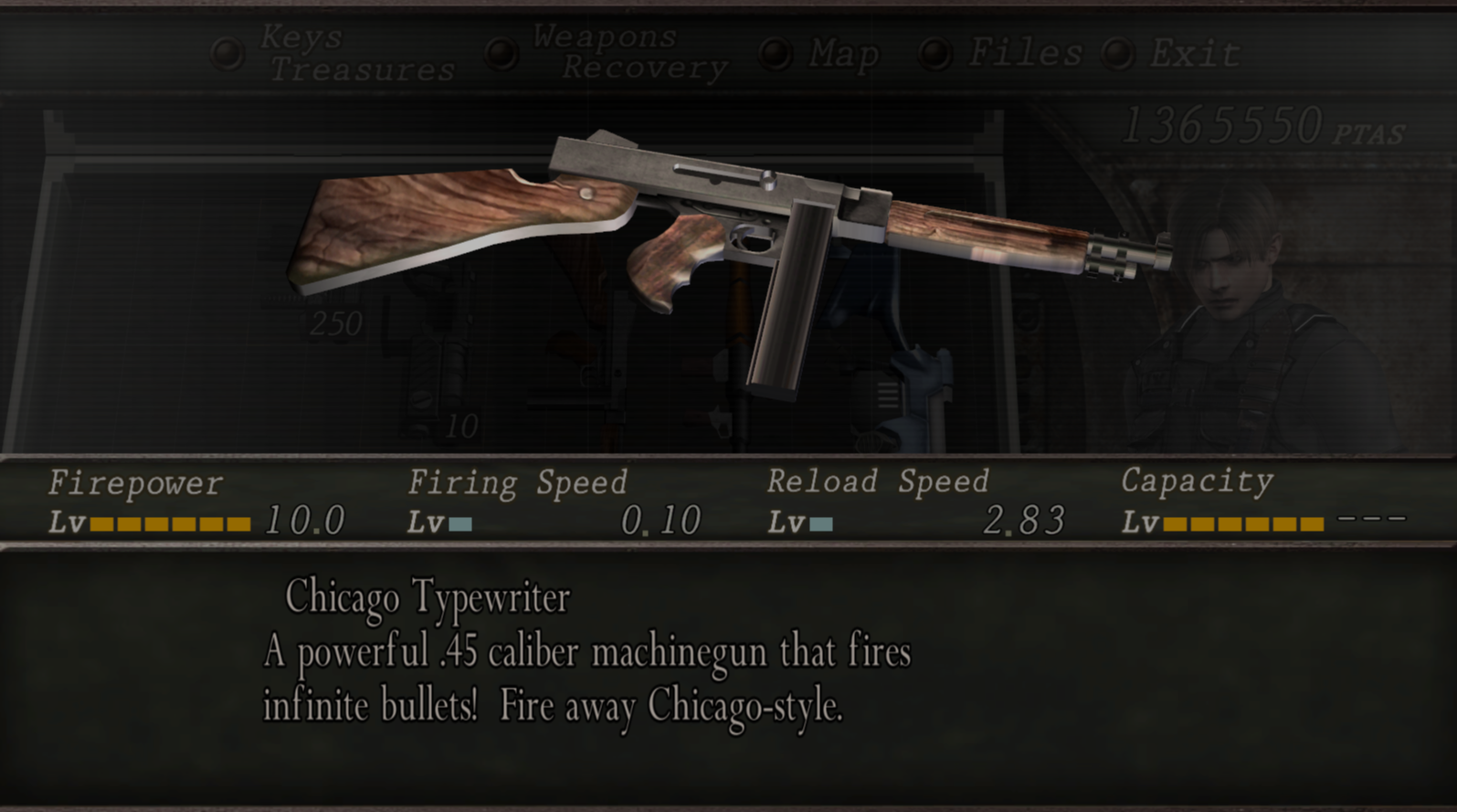
Task: Select the circle marker beside Exit
Action: tap(1116, 55)
